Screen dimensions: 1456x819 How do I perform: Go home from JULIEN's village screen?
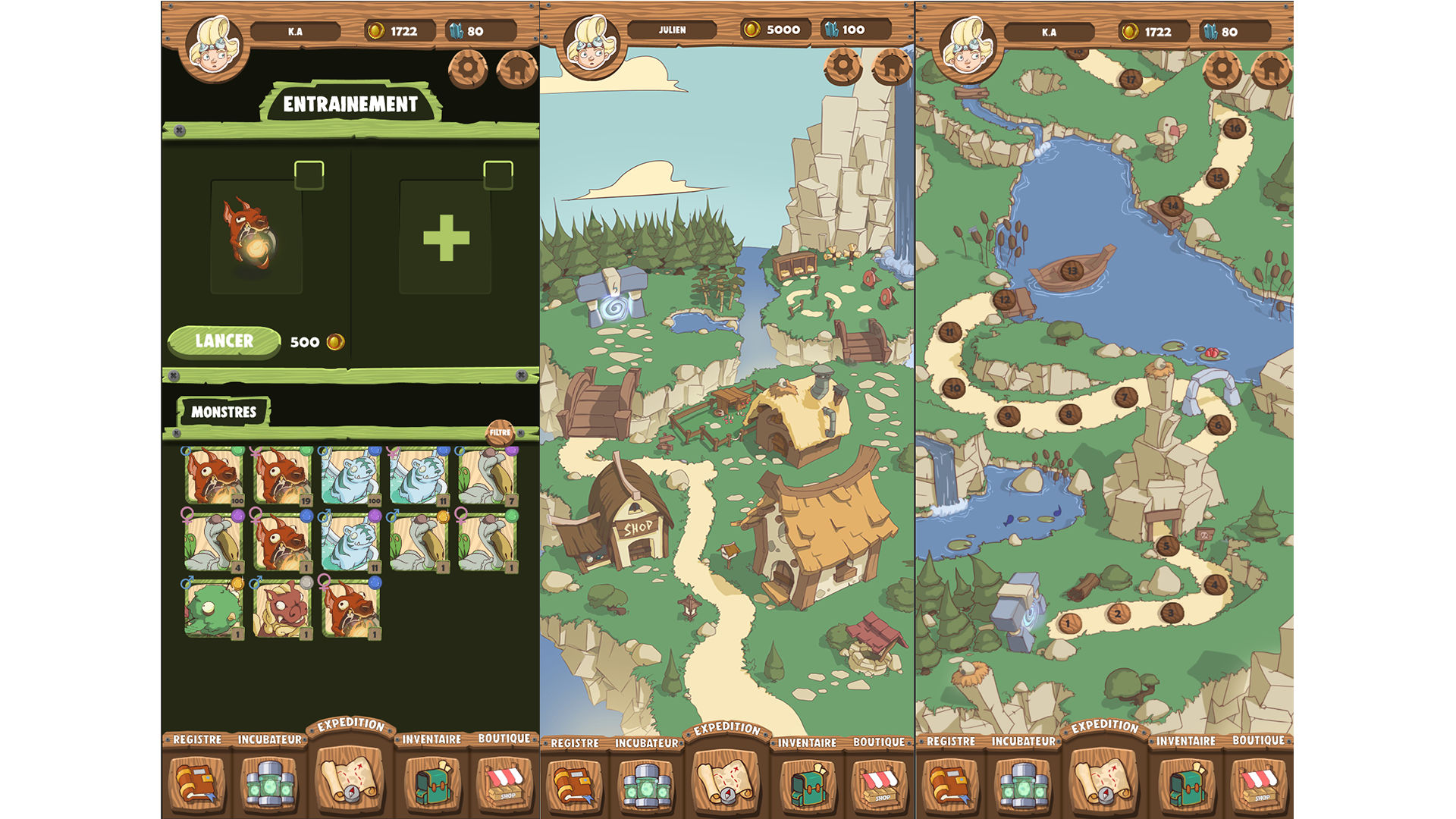pos(893,67)
